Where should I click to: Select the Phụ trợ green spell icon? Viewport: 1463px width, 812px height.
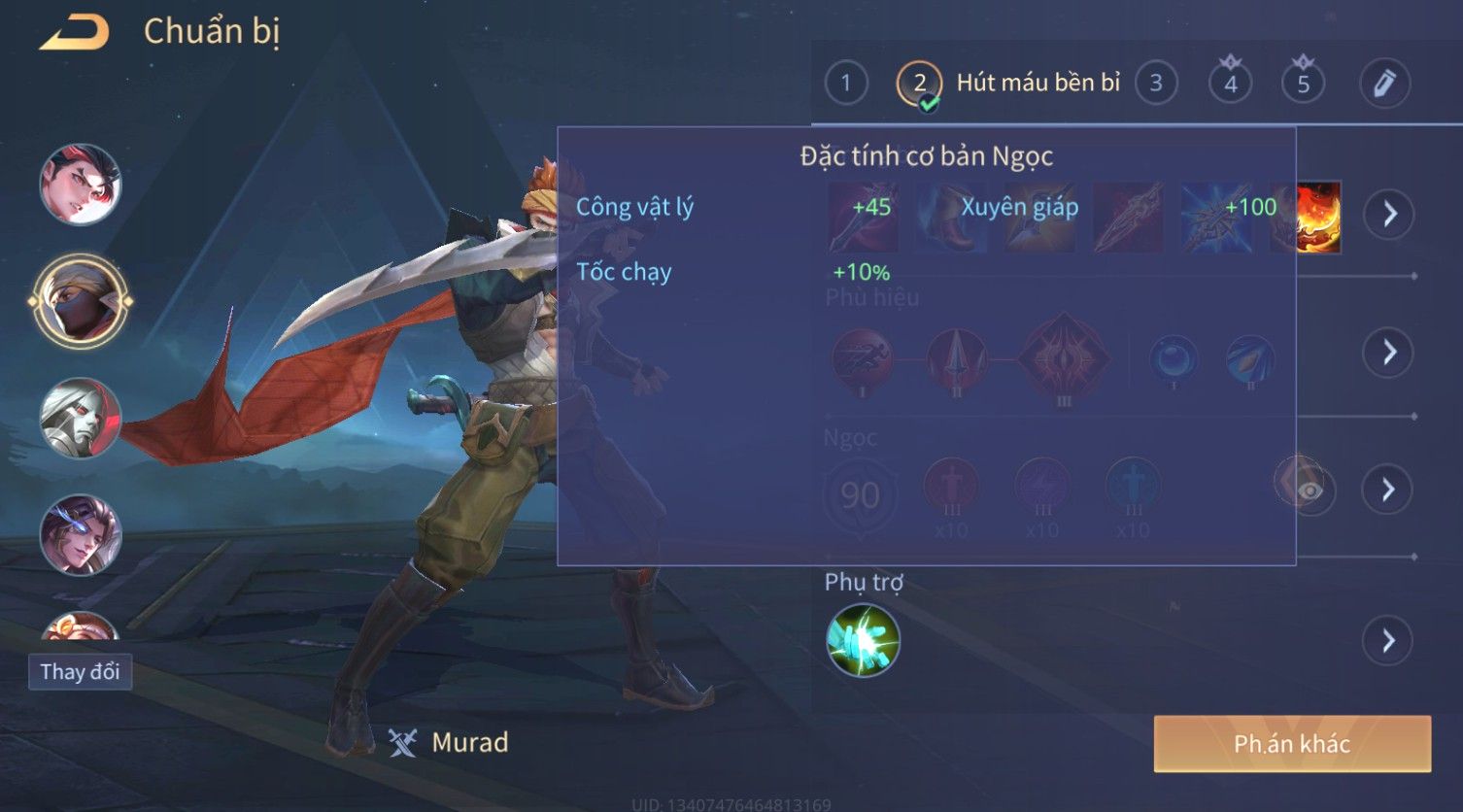(x=863, y=640)
